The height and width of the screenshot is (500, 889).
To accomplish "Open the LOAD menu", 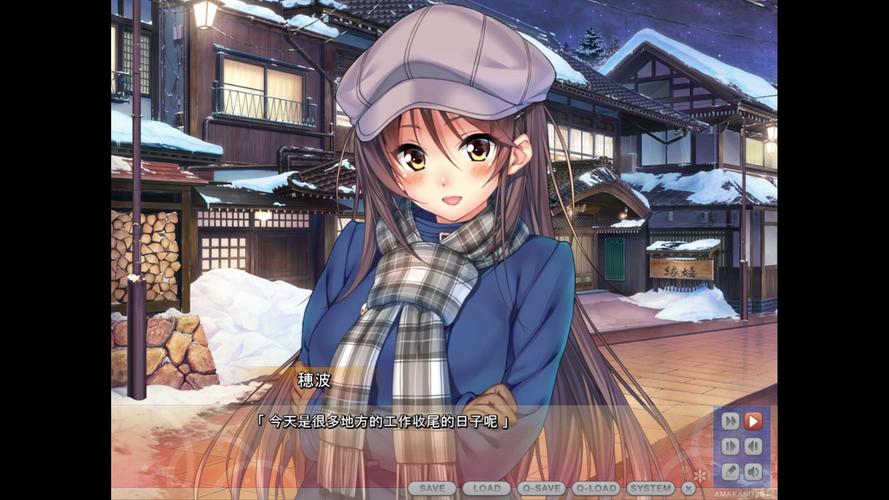I will point(487,488).
